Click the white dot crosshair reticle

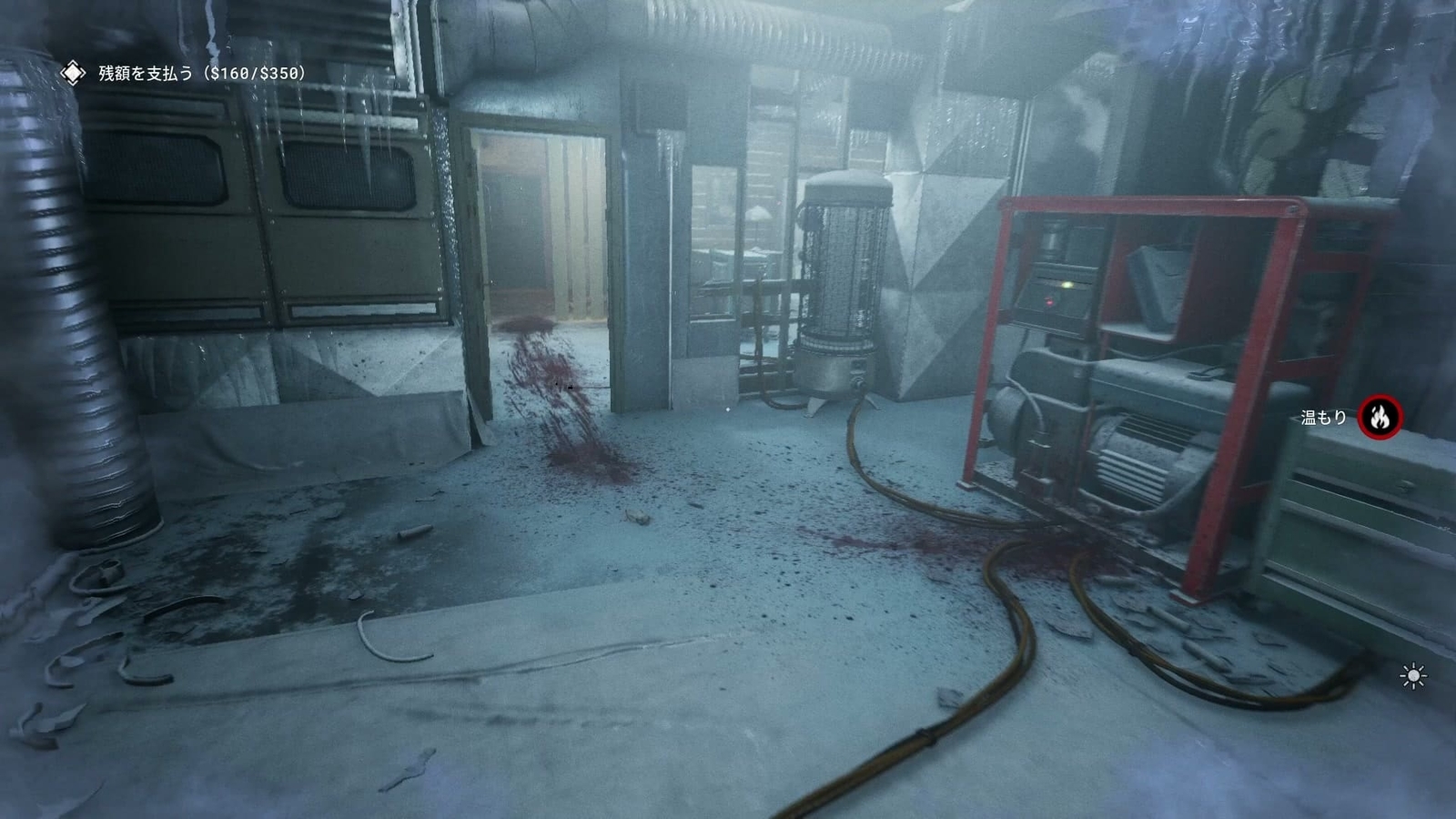pos(728,409)
